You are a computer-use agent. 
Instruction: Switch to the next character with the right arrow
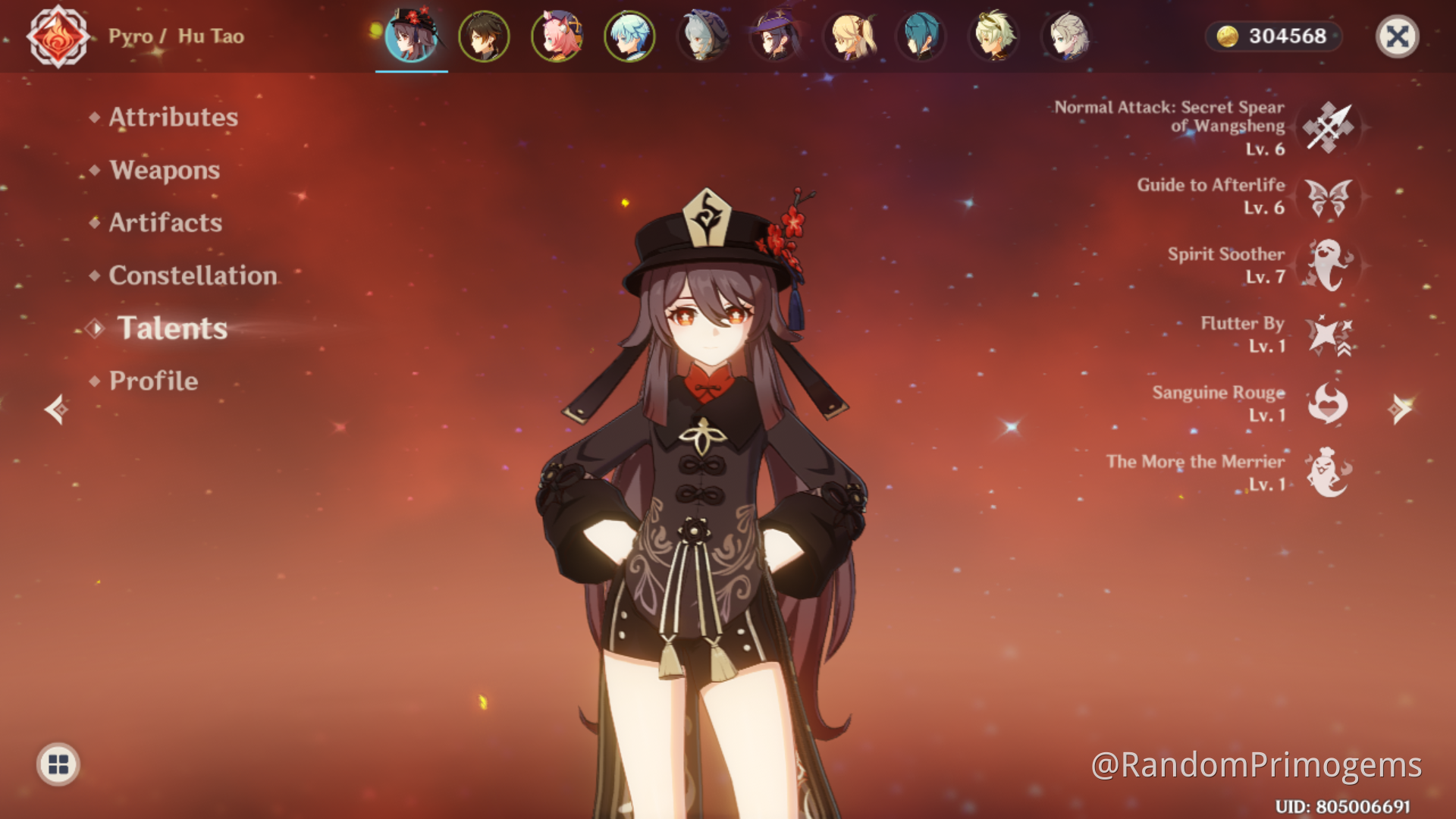(1400, 409)
